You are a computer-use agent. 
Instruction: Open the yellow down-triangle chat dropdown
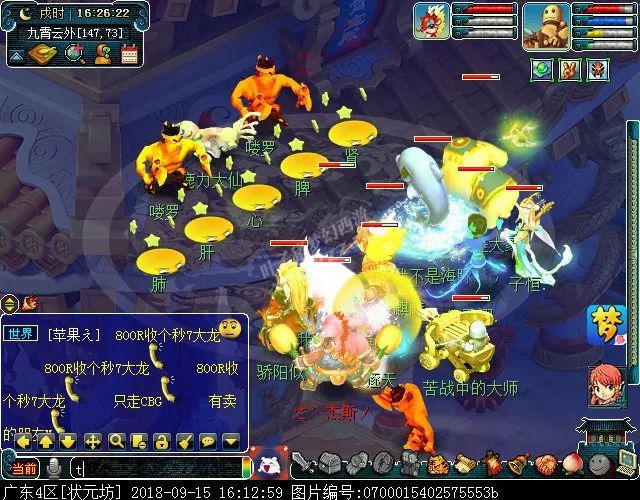[231, 440]
